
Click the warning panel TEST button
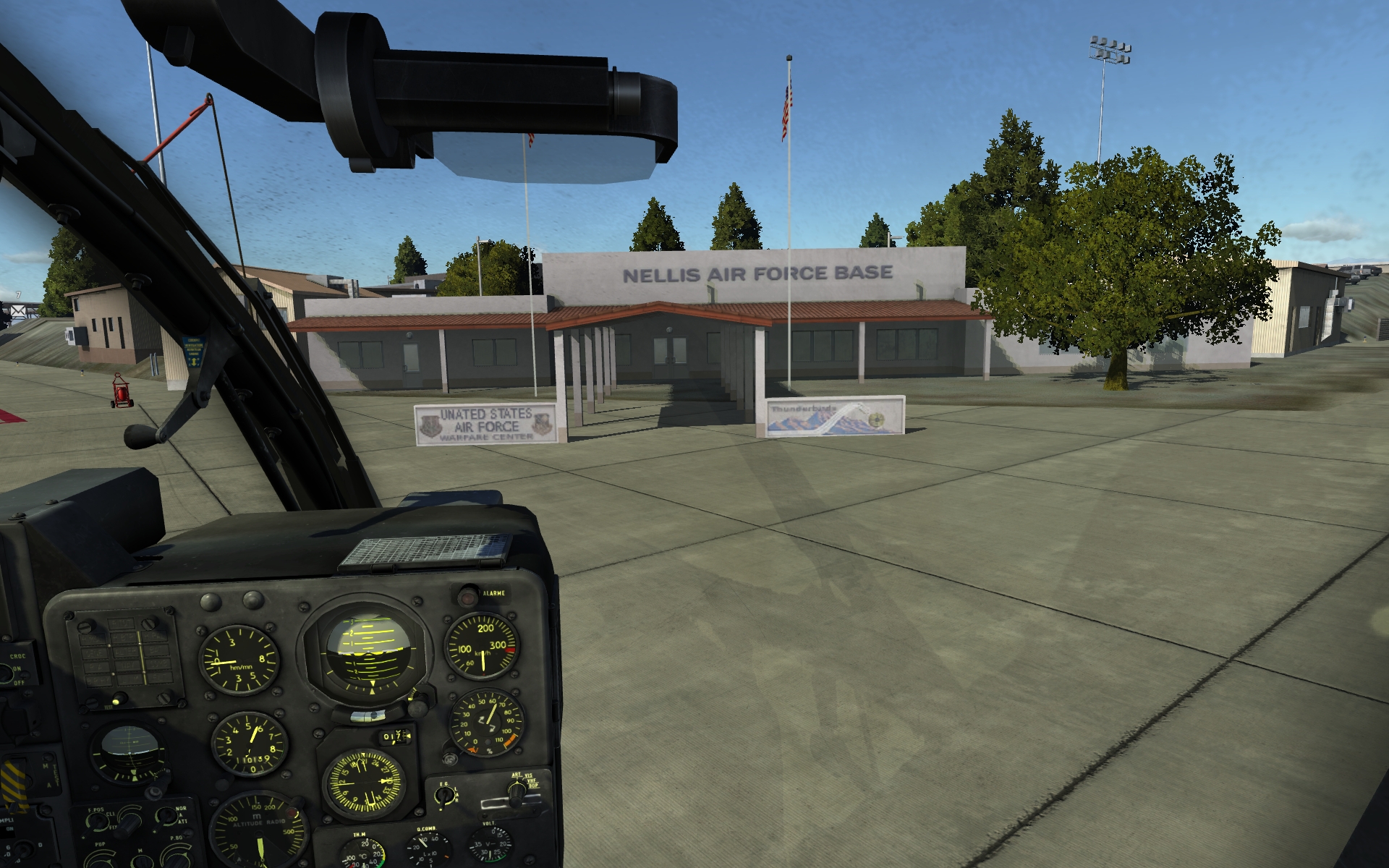tap(120, 699)
